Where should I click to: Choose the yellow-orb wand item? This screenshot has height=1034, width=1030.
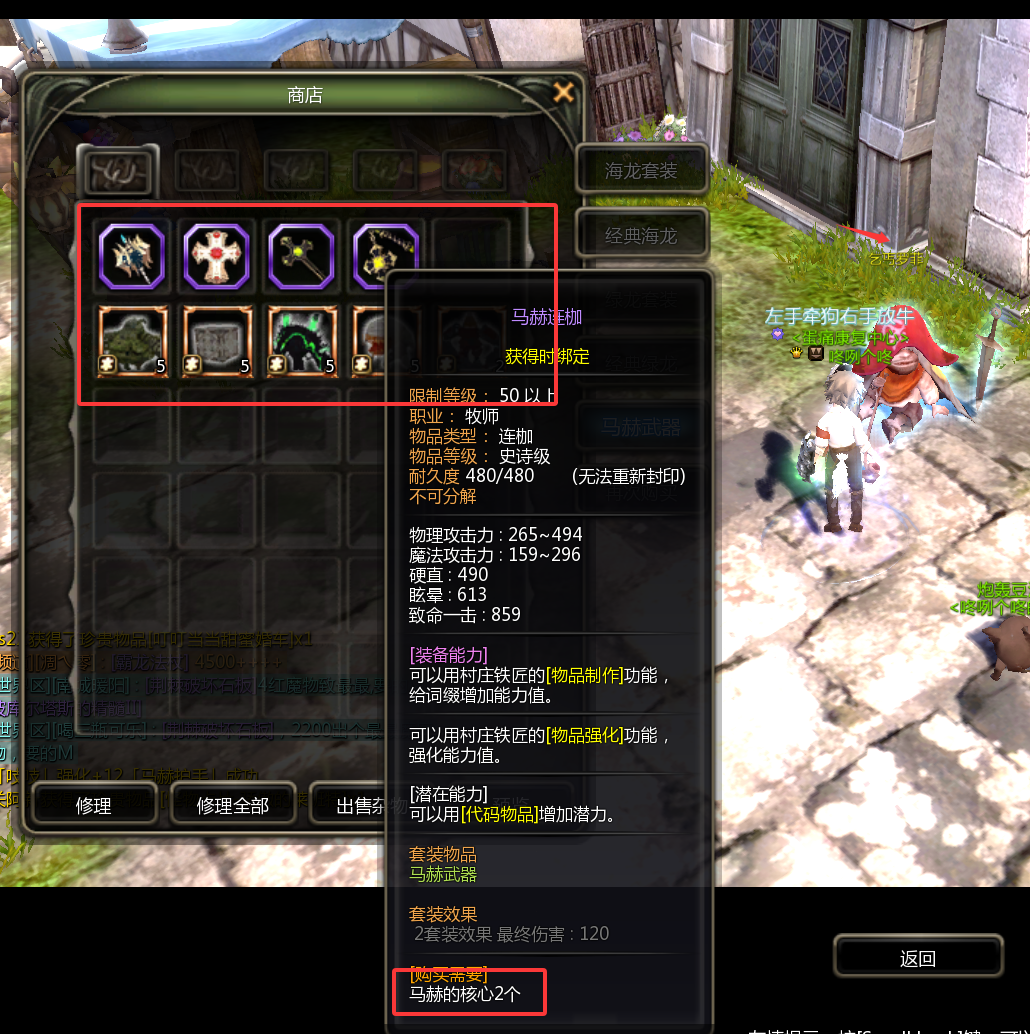tap(301, 257)
